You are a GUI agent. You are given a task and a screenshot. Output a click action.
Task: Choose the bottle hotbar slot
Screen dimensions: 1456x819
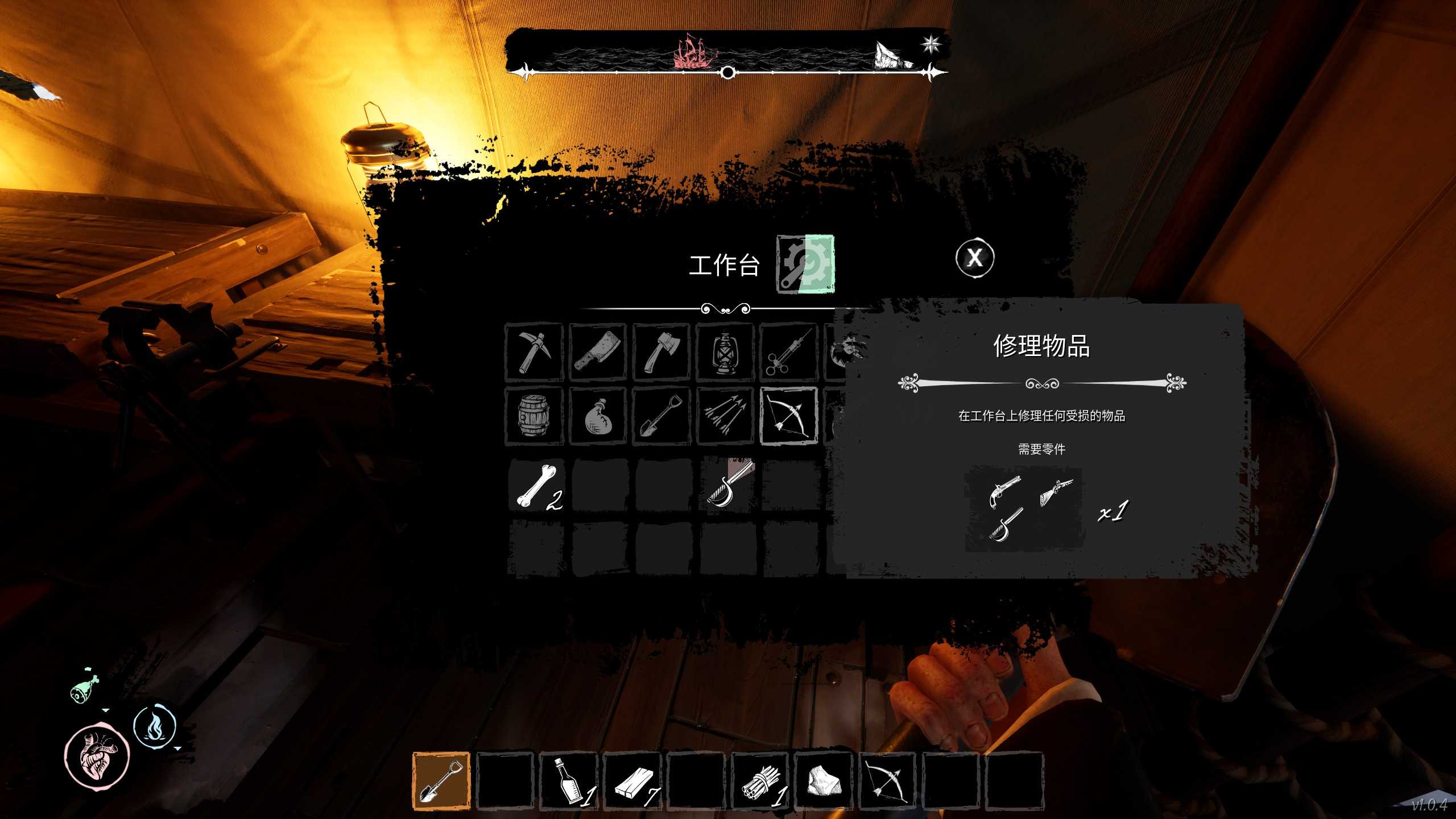pyautogui.click(x=569, y=780)
